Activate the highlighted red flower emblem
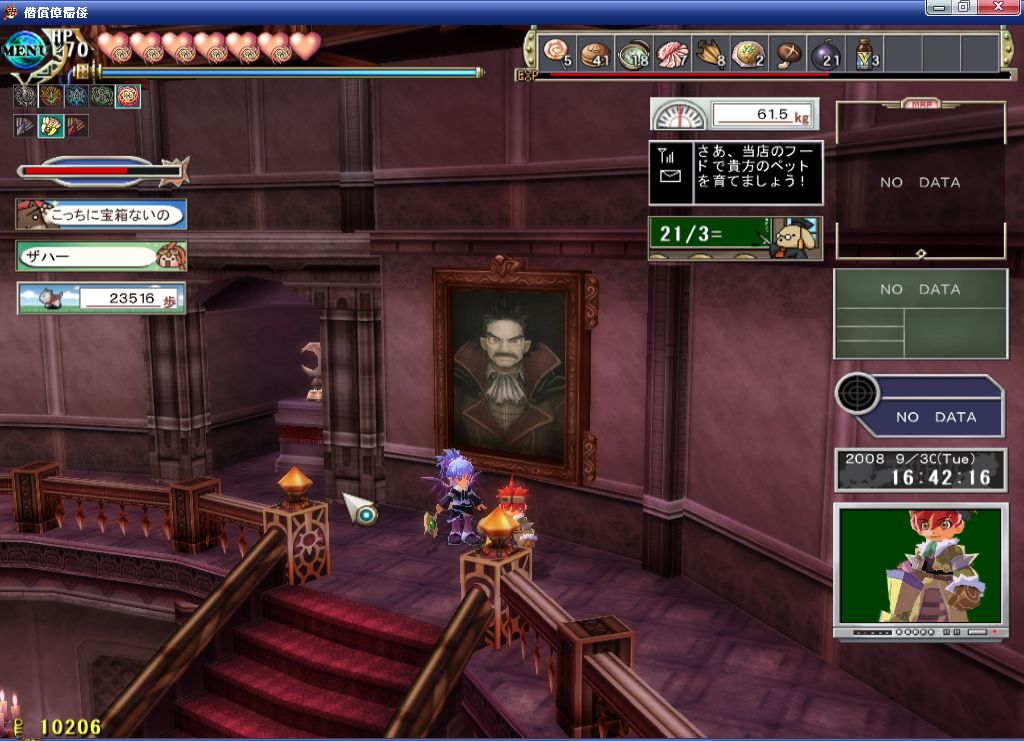The image size is (1024, 741). click(x=128, y=97)
